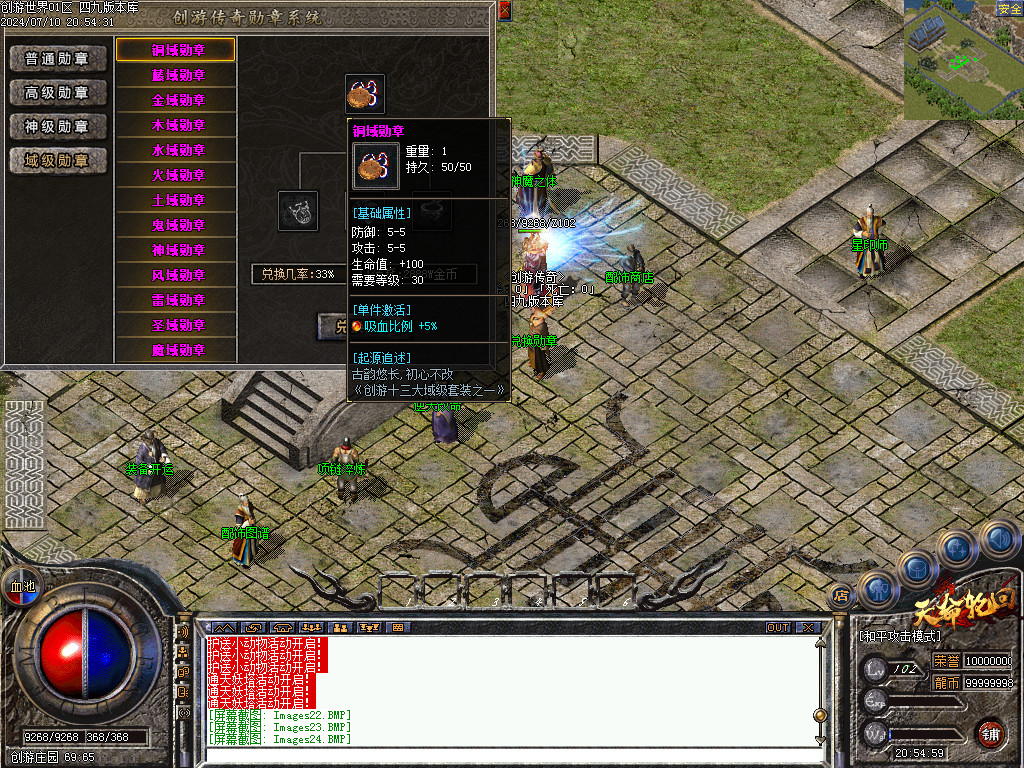Screen dimensions: 1024x768
Task: Click the dim material slot in the exchange tree
Action: 298,211
